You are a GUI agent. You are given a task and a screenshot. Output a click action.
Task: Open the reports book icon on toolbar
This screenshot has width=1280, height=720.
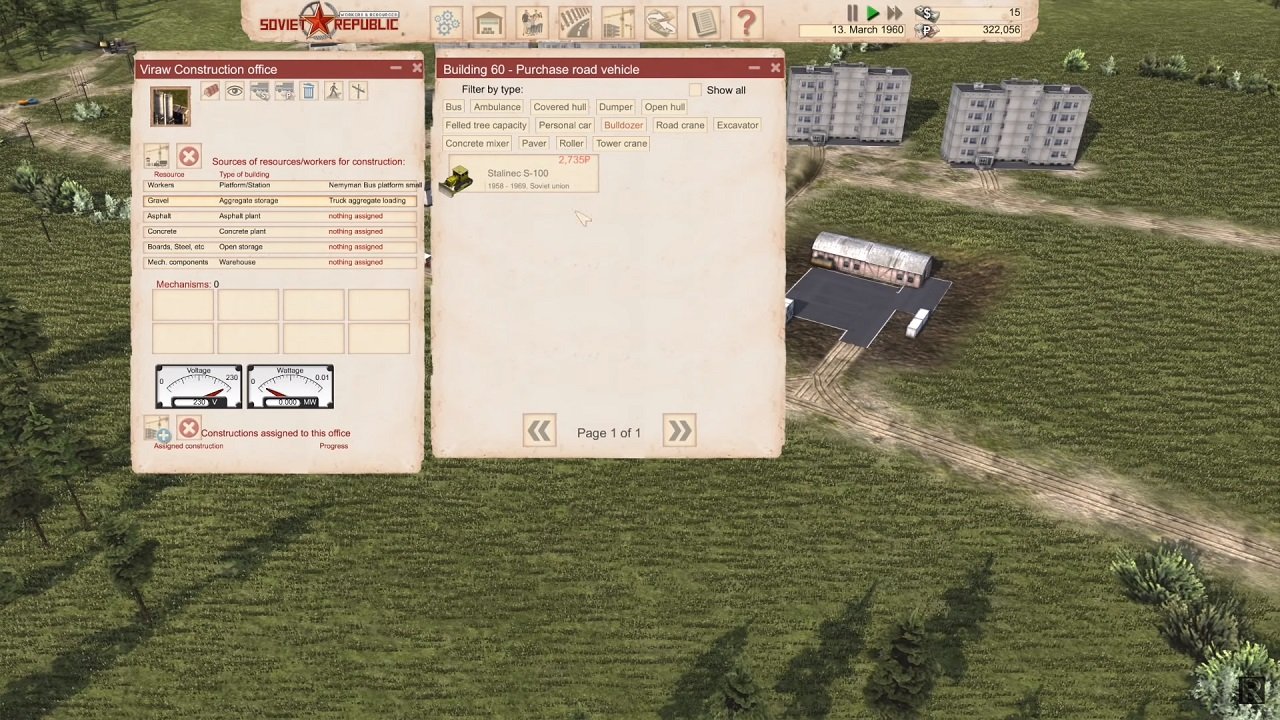(x=703, y=21)
